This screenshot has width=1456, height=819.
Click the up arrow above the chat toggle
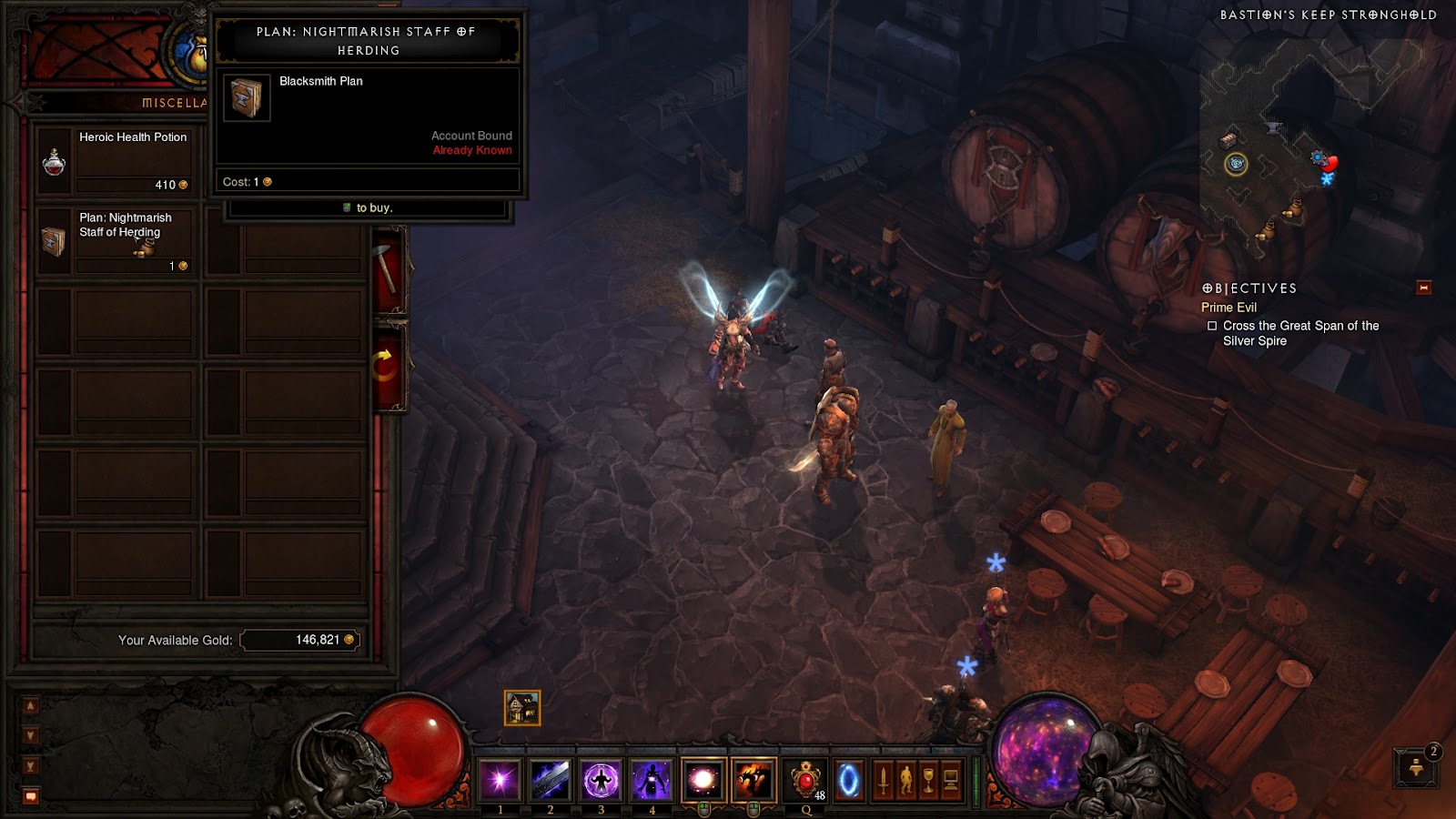pyautogui.click(x=31, y=703)
